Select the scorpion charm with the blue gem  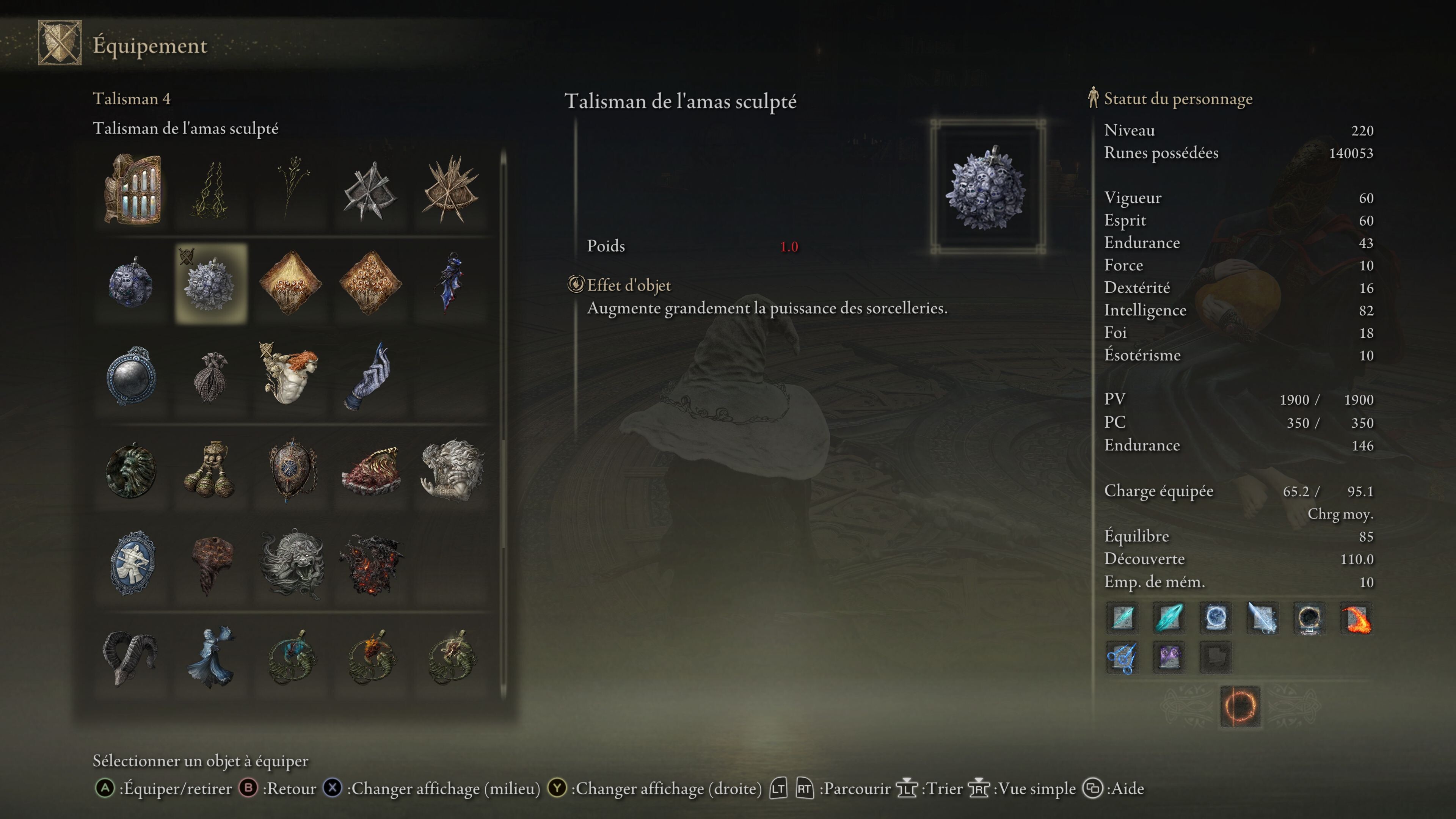tap(292, 657)
